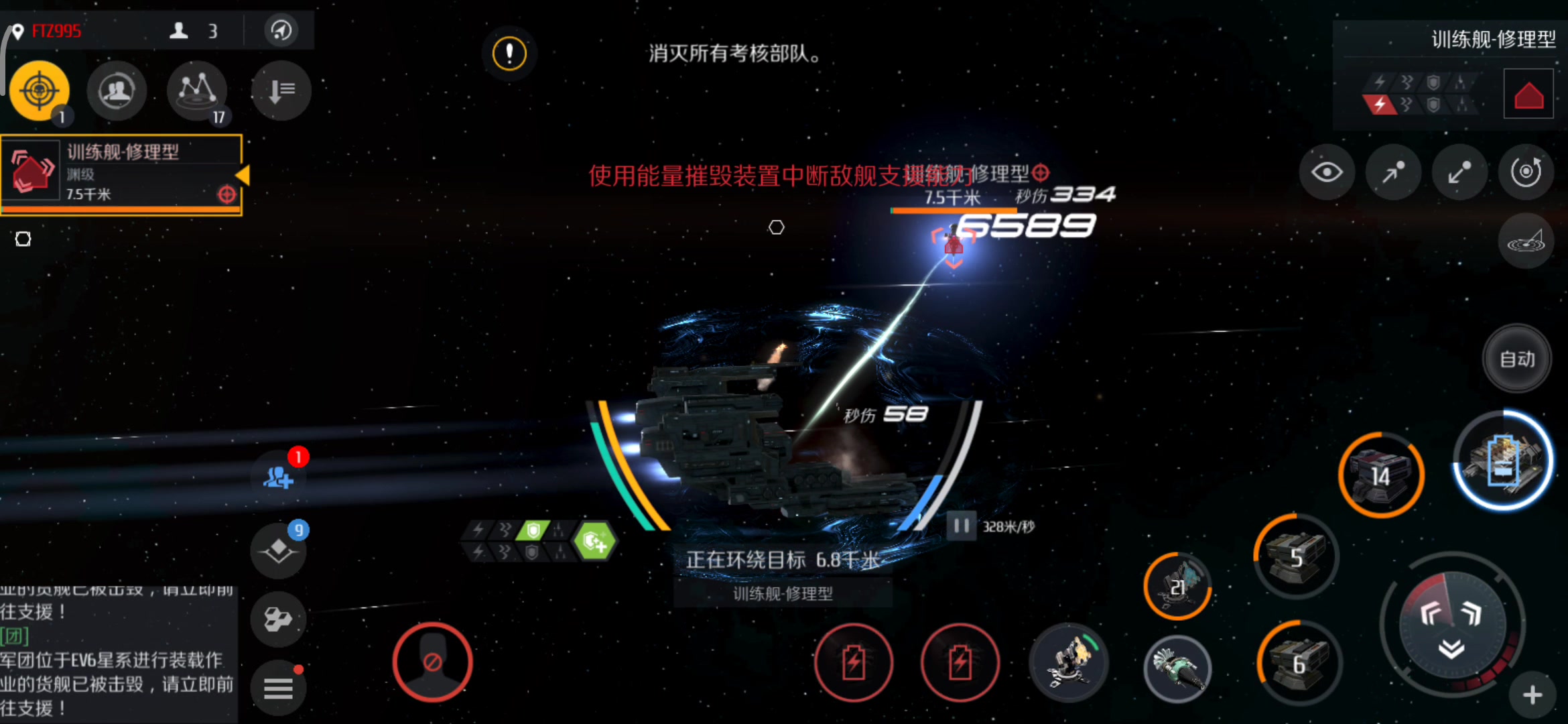Screen dimensions: 1568x724
Task: Select the eye observation camera icon
Action: [x=1327, y=172]
